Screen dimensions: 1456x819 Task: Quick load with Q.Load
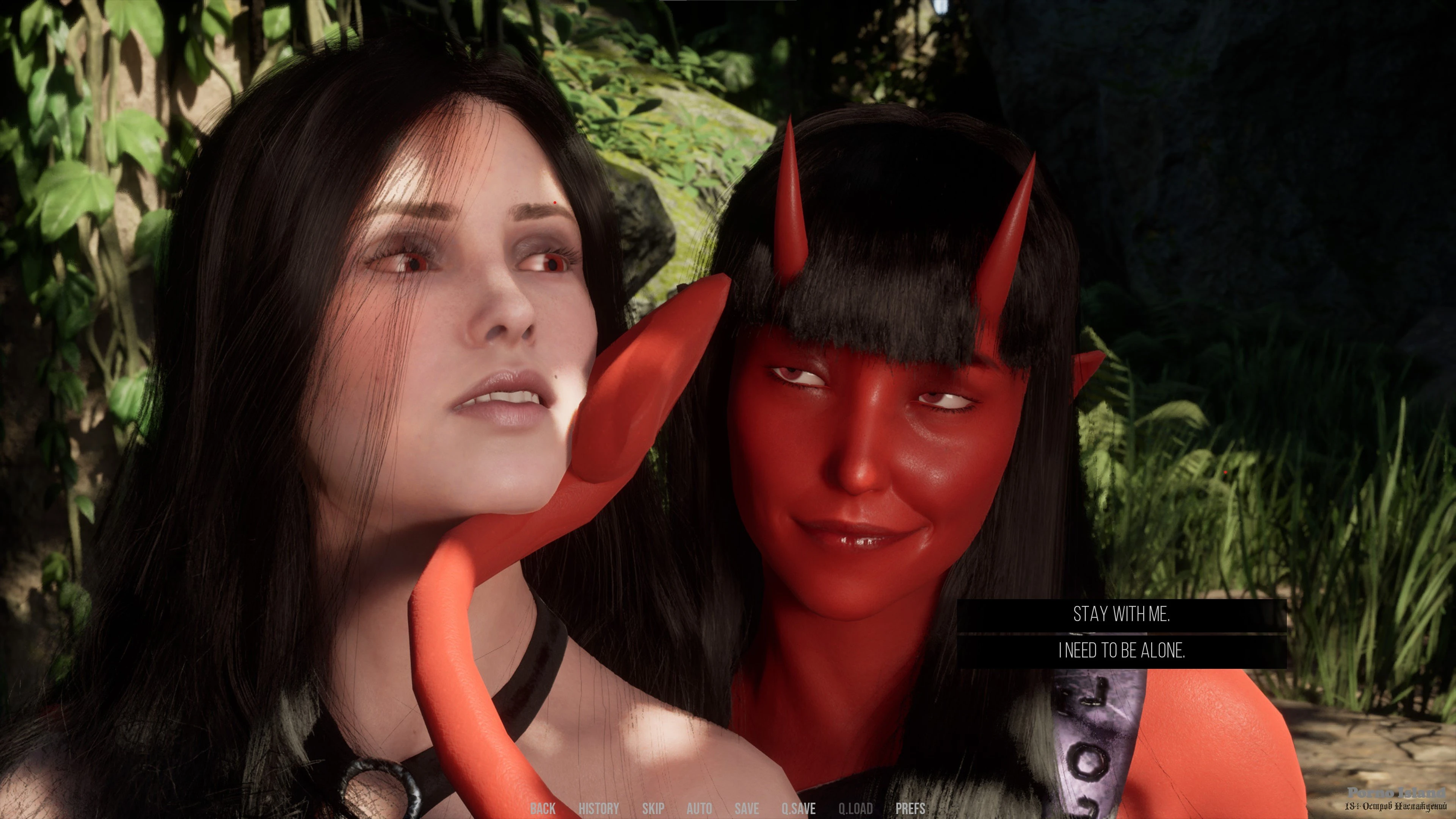point(855,808)
